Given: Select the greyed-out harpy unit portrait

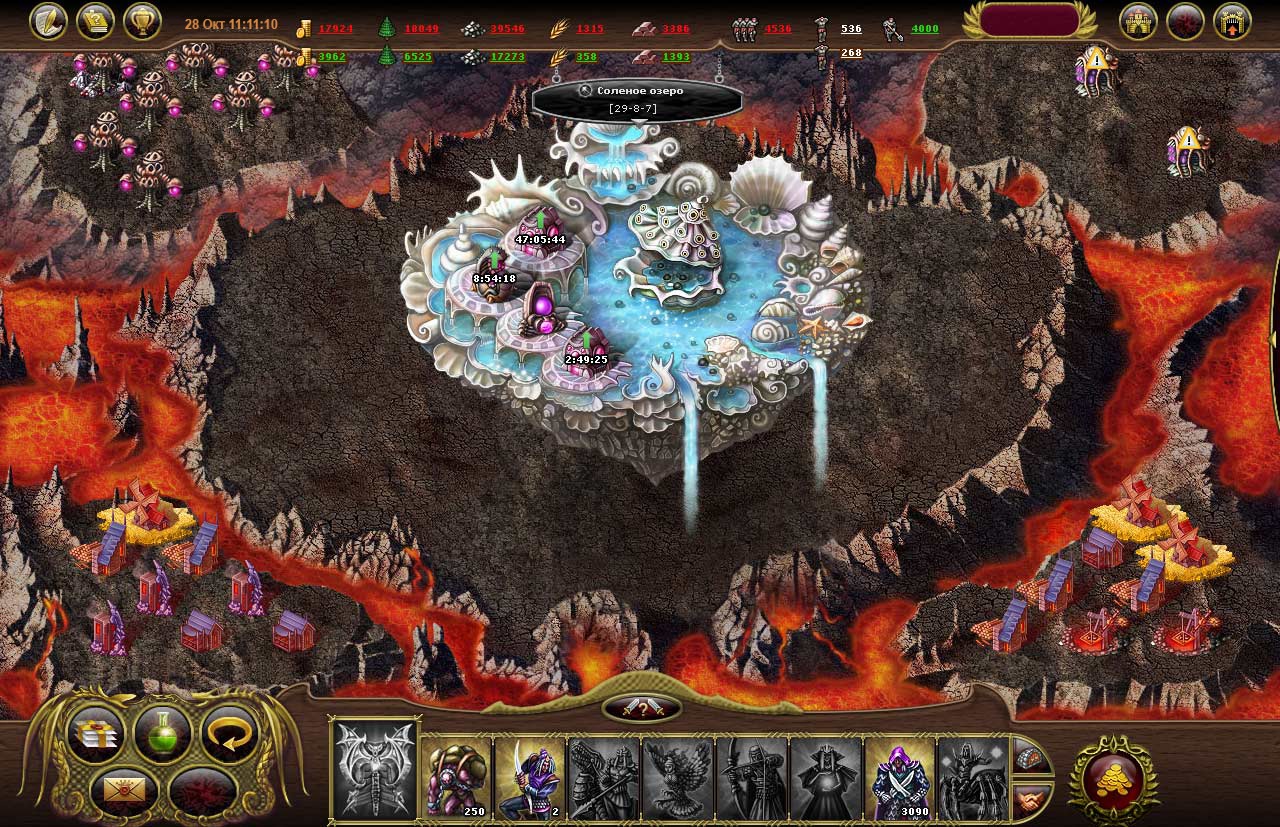Looking at the screenshot, I should [x=678, y=778].
